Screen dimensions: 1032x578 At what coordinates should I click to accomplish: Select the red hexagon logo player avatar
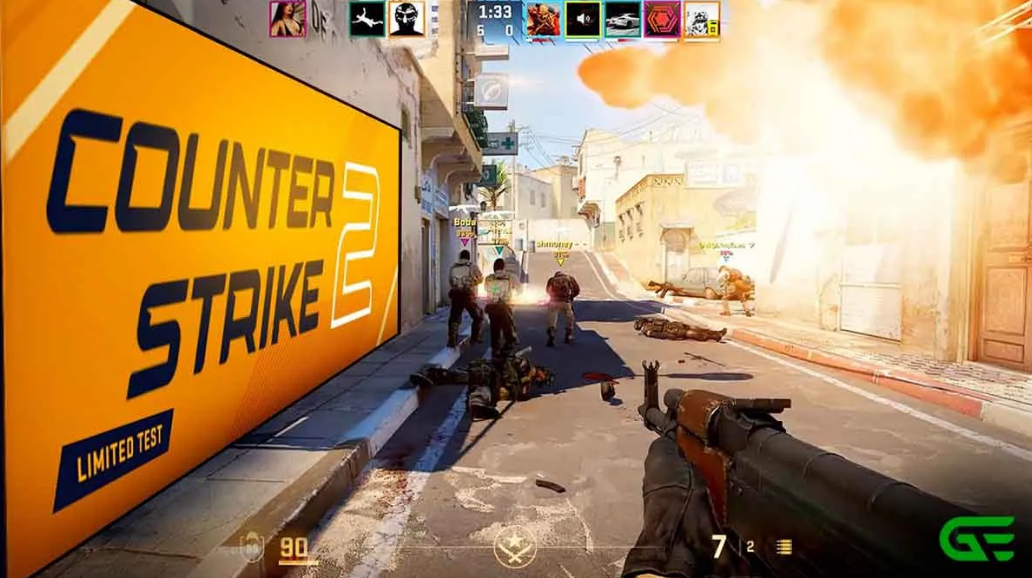(661, 19)
